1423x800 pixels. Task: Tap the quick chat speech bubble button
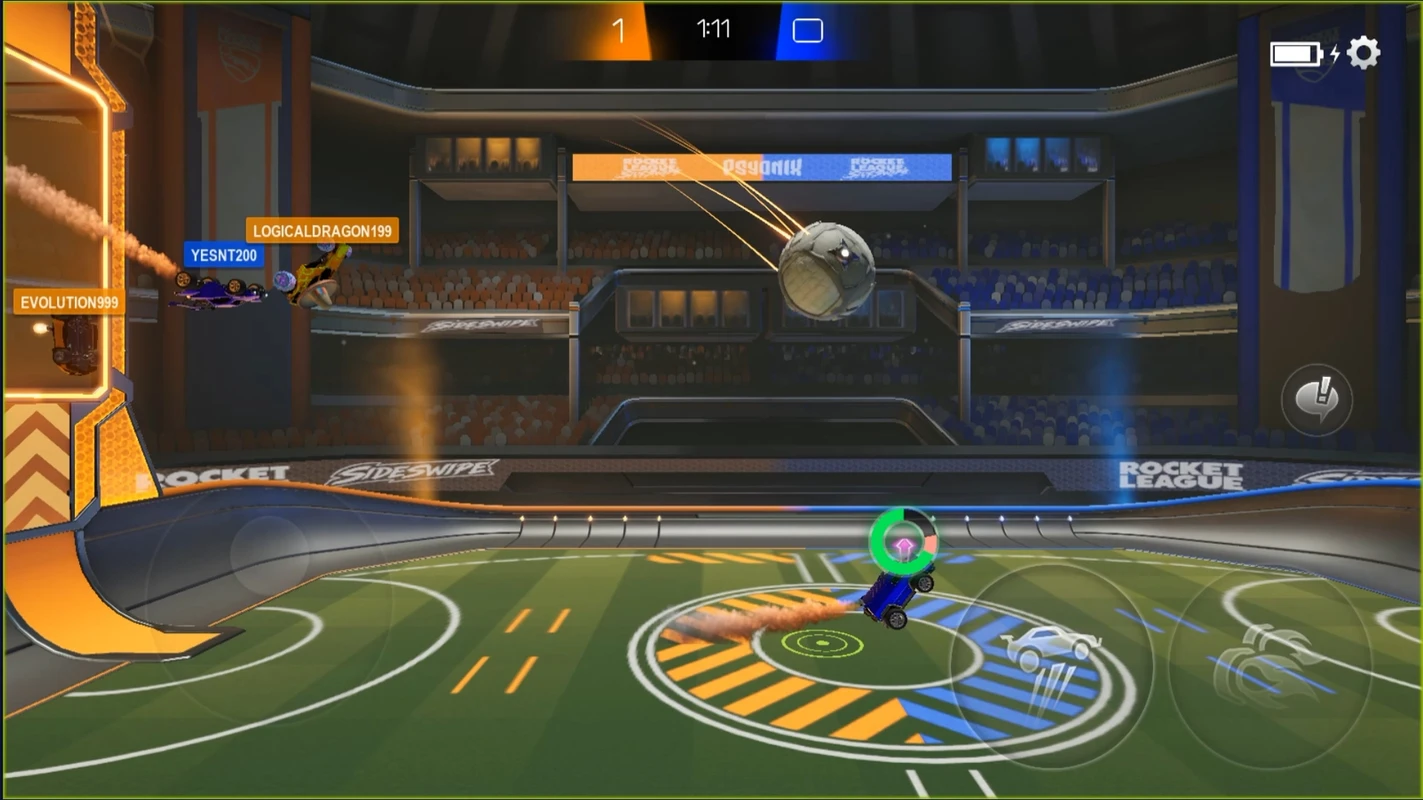tap(1316, 399)
